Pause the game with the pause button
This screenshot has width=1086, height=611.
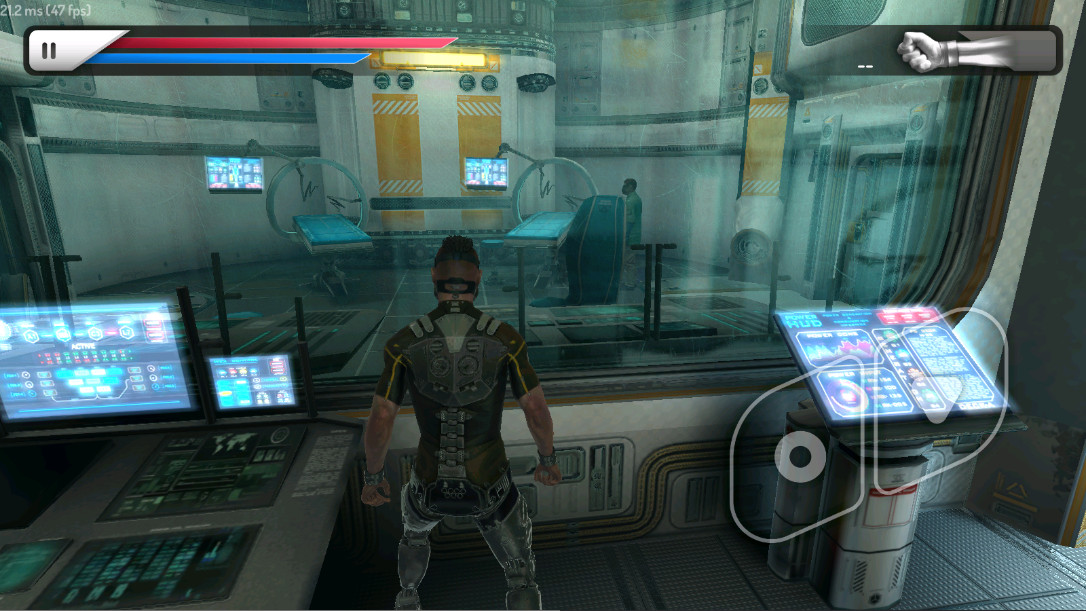(x=48, y=51)
